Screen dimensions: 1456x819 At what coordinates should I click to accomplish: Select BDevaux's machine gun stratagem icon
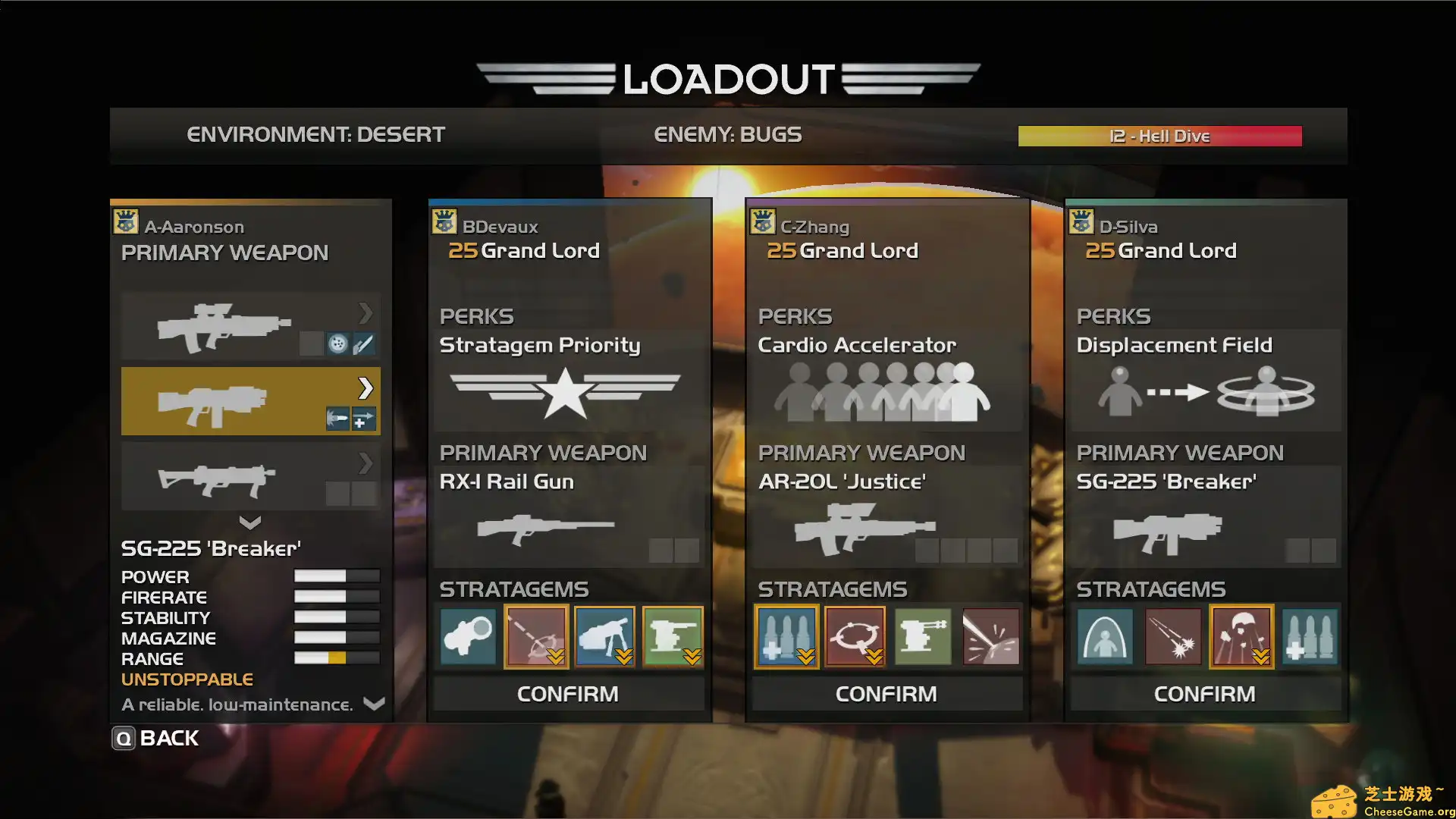[x=604, y=637]
